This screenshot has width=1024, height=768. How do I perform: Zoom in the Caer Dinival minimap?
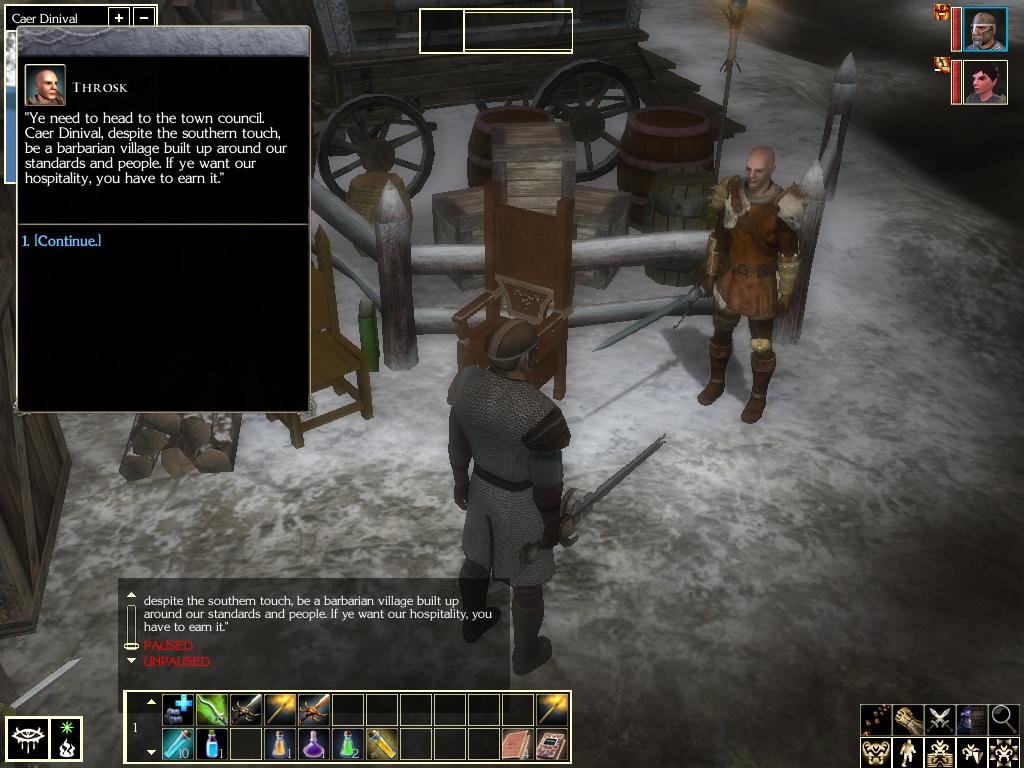(118, 18)
